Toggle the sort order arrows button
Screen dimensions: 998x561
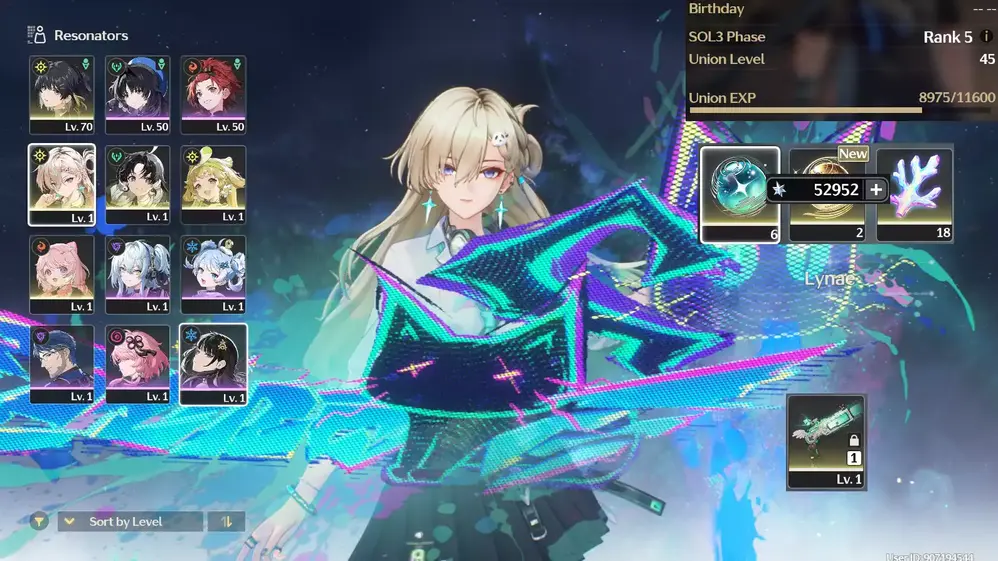[x=226, y=521]
